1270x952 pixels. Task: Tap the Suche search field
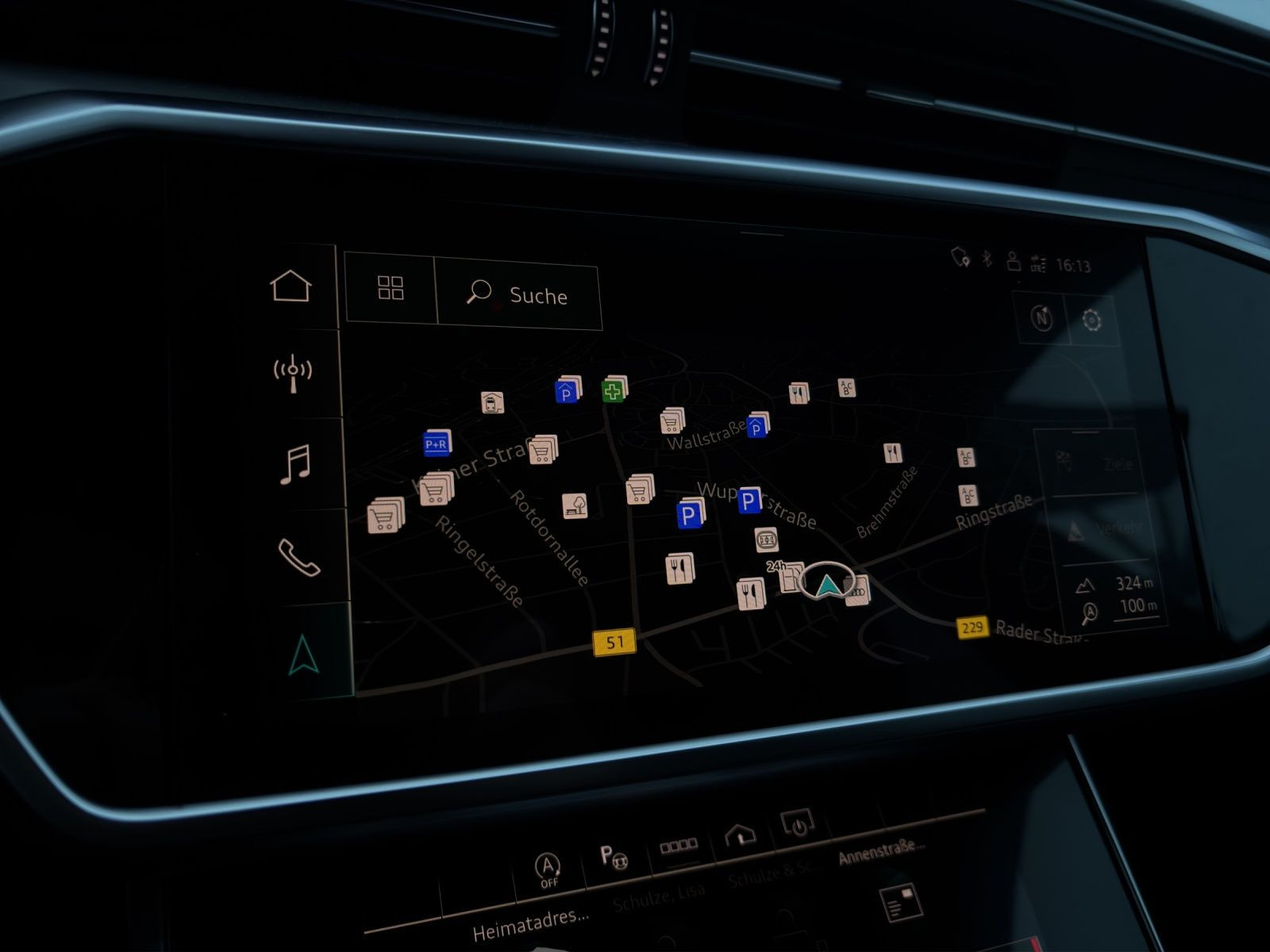coord(518,294)
